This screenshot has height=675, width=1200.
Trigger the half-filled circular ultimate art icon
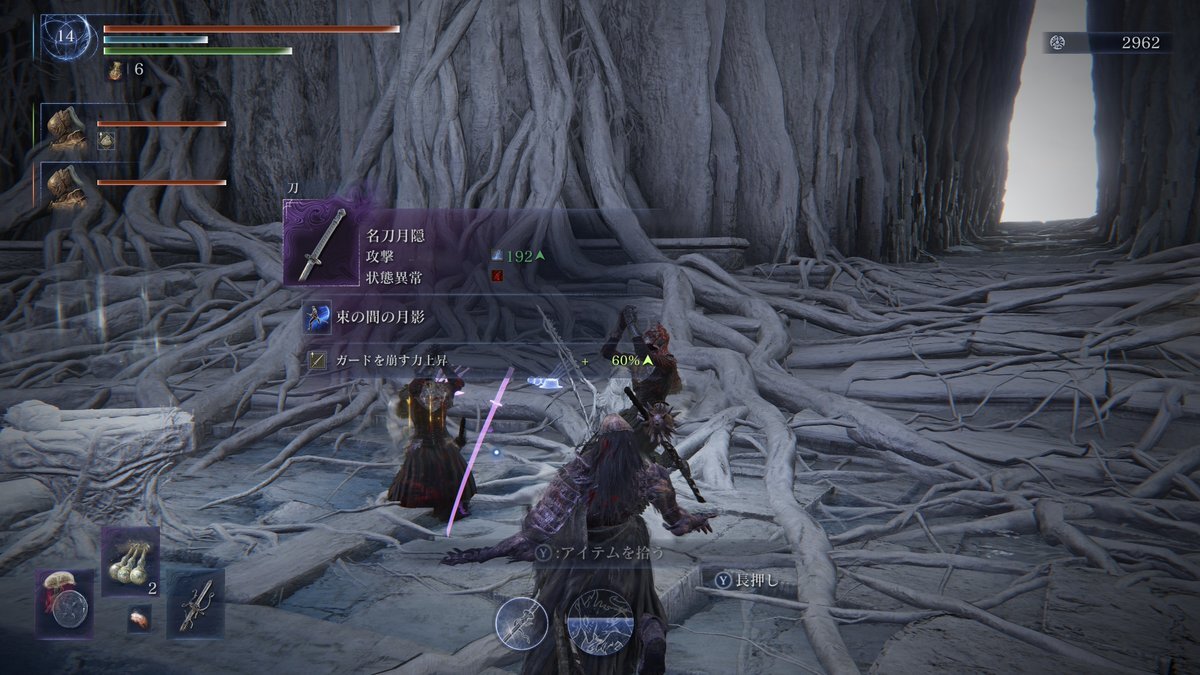point(600,622)
